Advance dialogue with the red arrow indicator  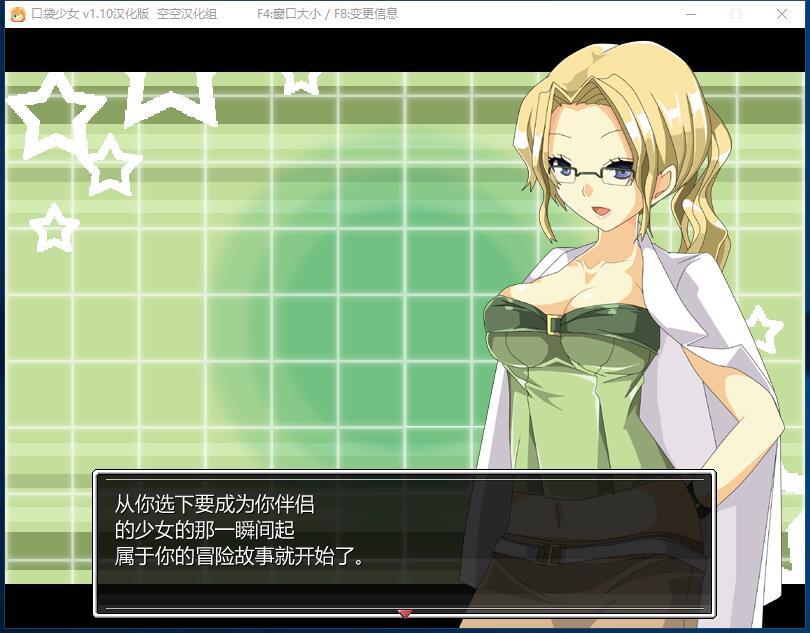pyautogui.click(x=405, y=613)
